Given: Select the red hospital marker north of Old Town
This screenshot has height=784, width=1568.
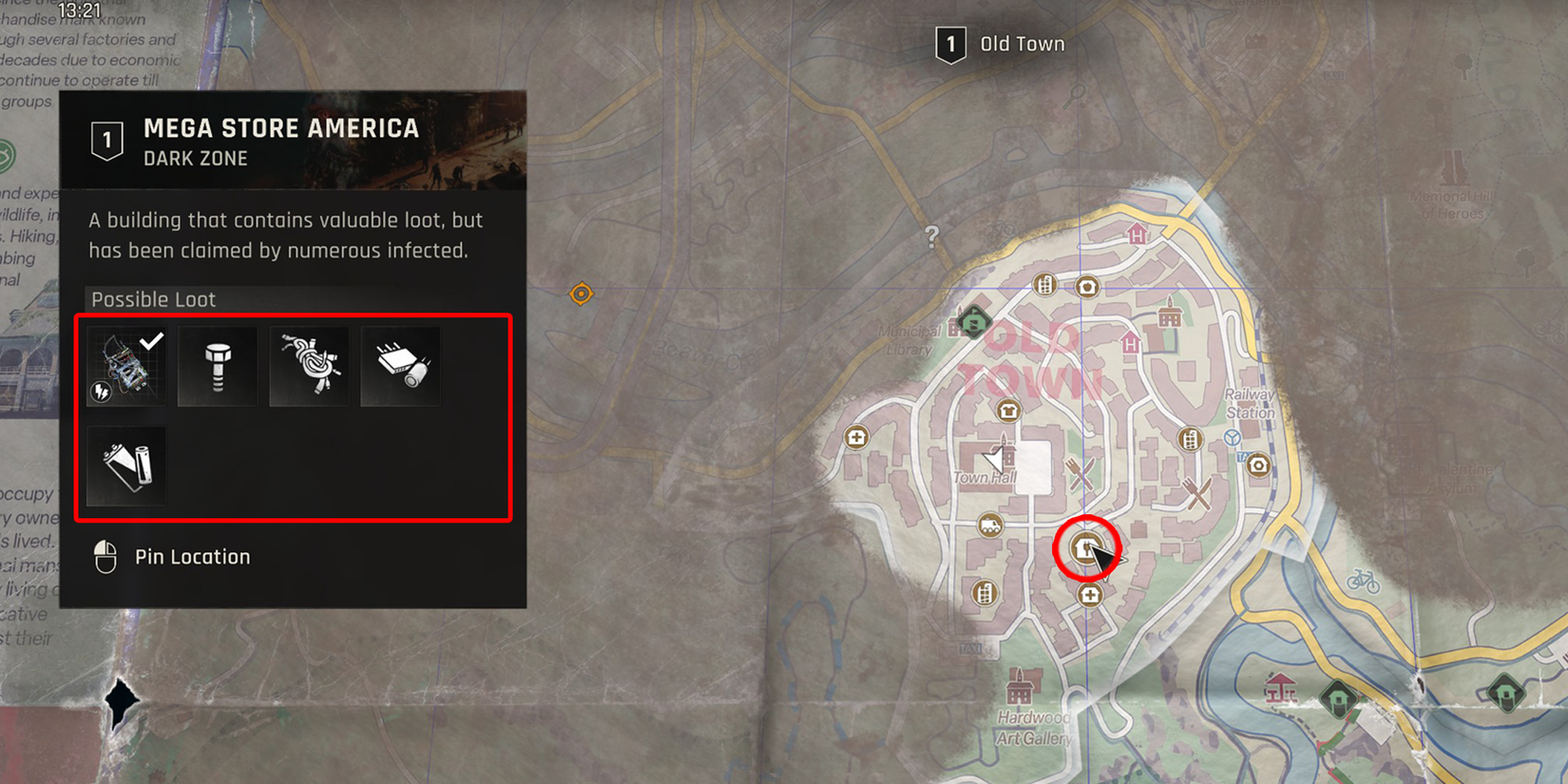Looking at the screenshot, I should (1136, 235).
